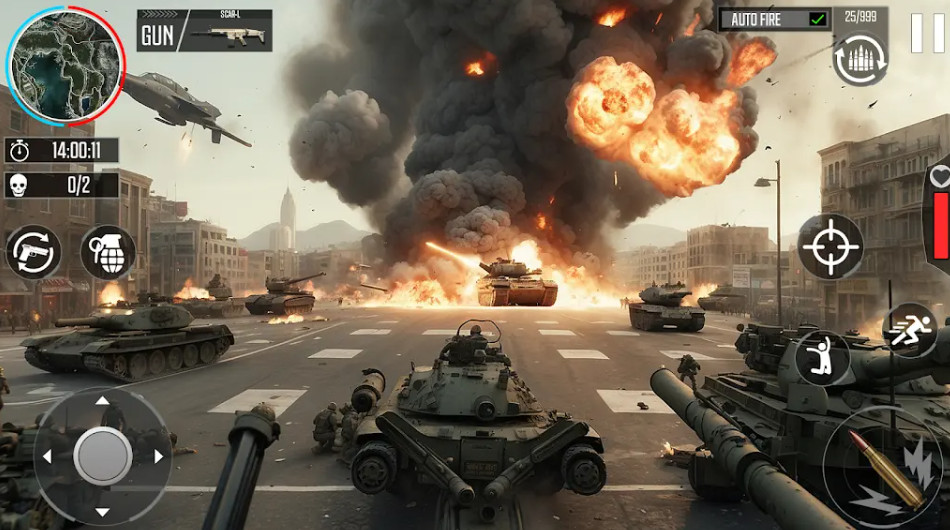The height and width of the screenshot is (530, 950).
Task: Activate the sprint running icon
Action: click(910, 329)
